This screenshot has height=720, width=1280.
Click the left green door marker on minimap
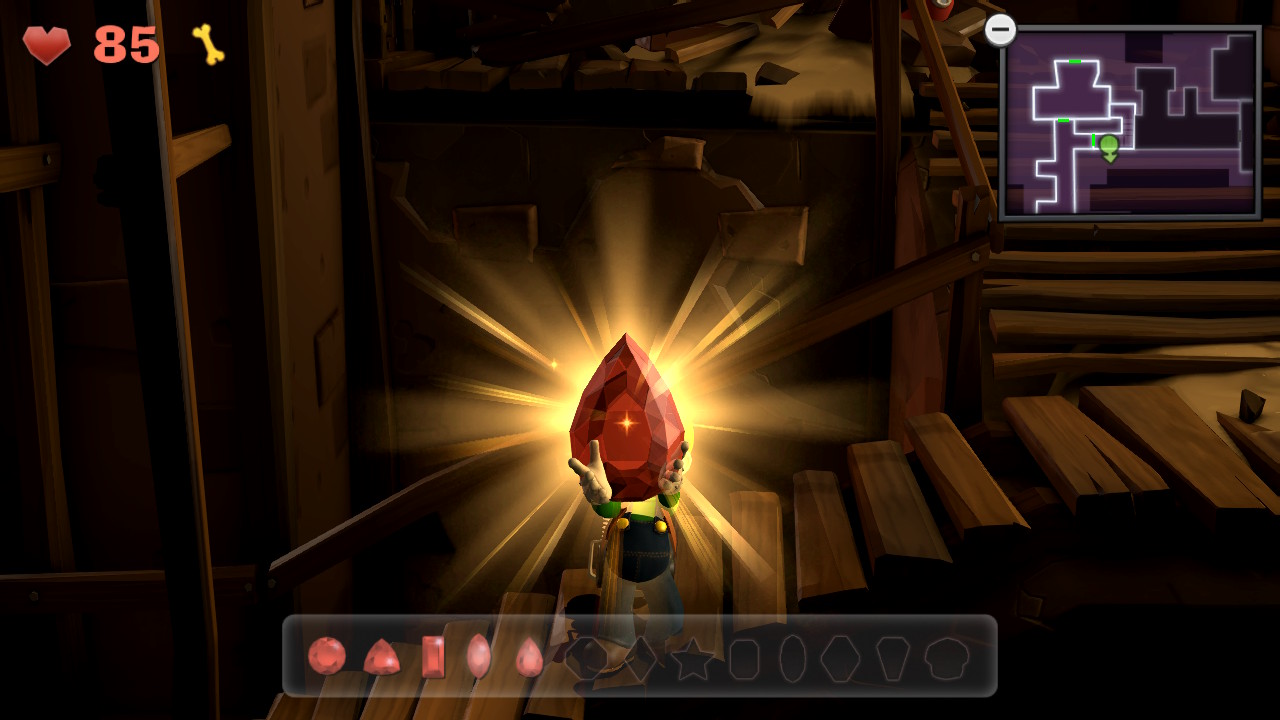coord(1062,120)
